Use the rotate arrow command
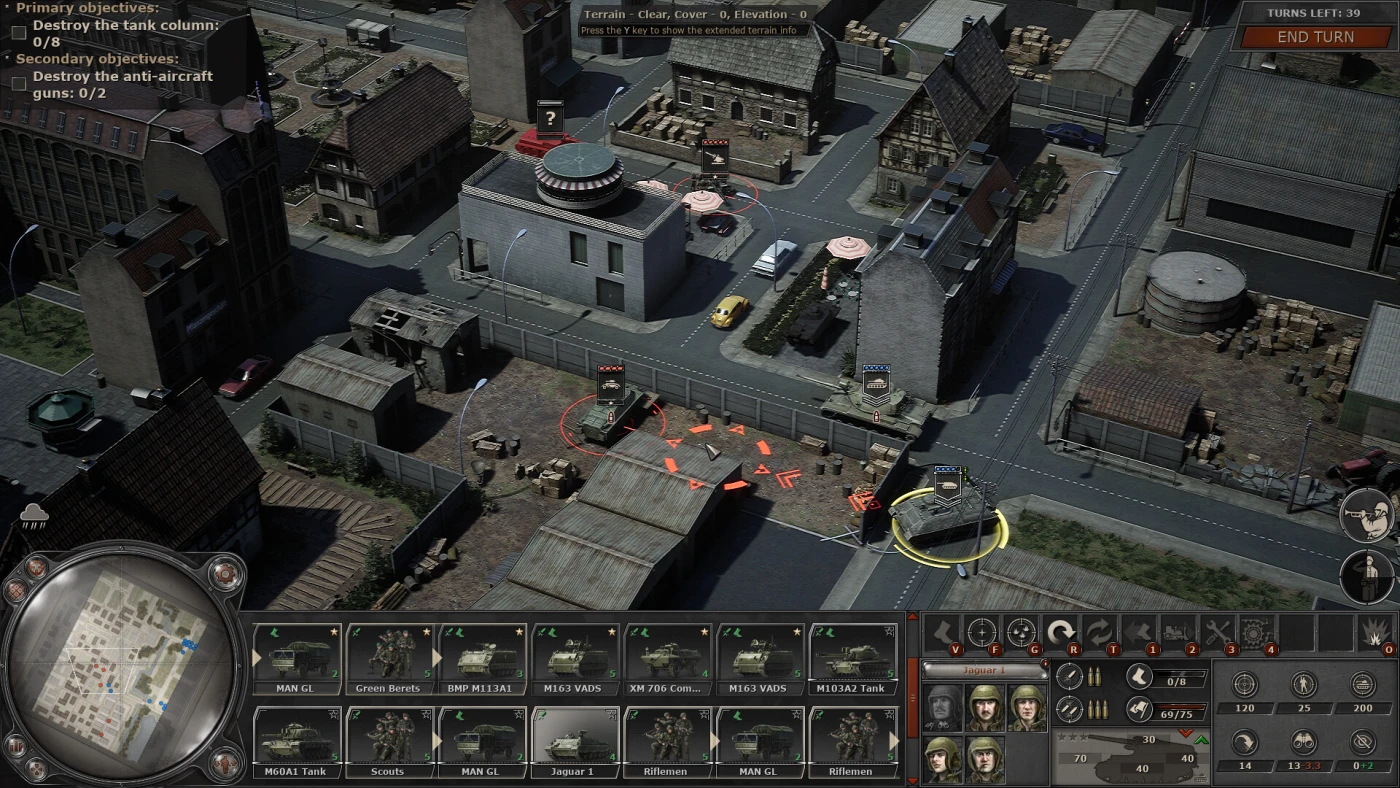1400x788 pixels. click(x=1060, y=632)
